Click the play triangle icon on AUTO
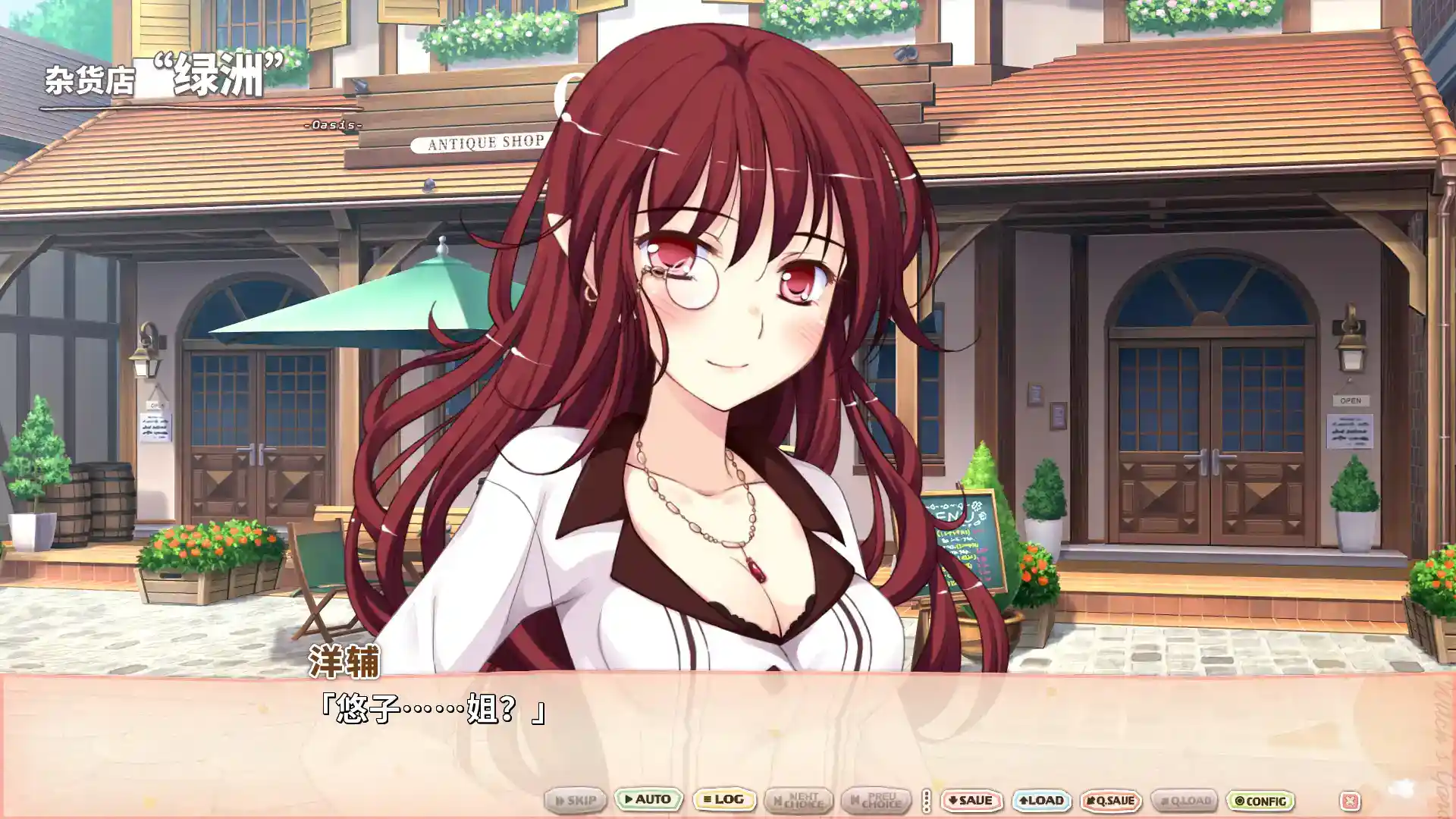The height and width of the screenshot is (819, 1456). coord(628,799)
